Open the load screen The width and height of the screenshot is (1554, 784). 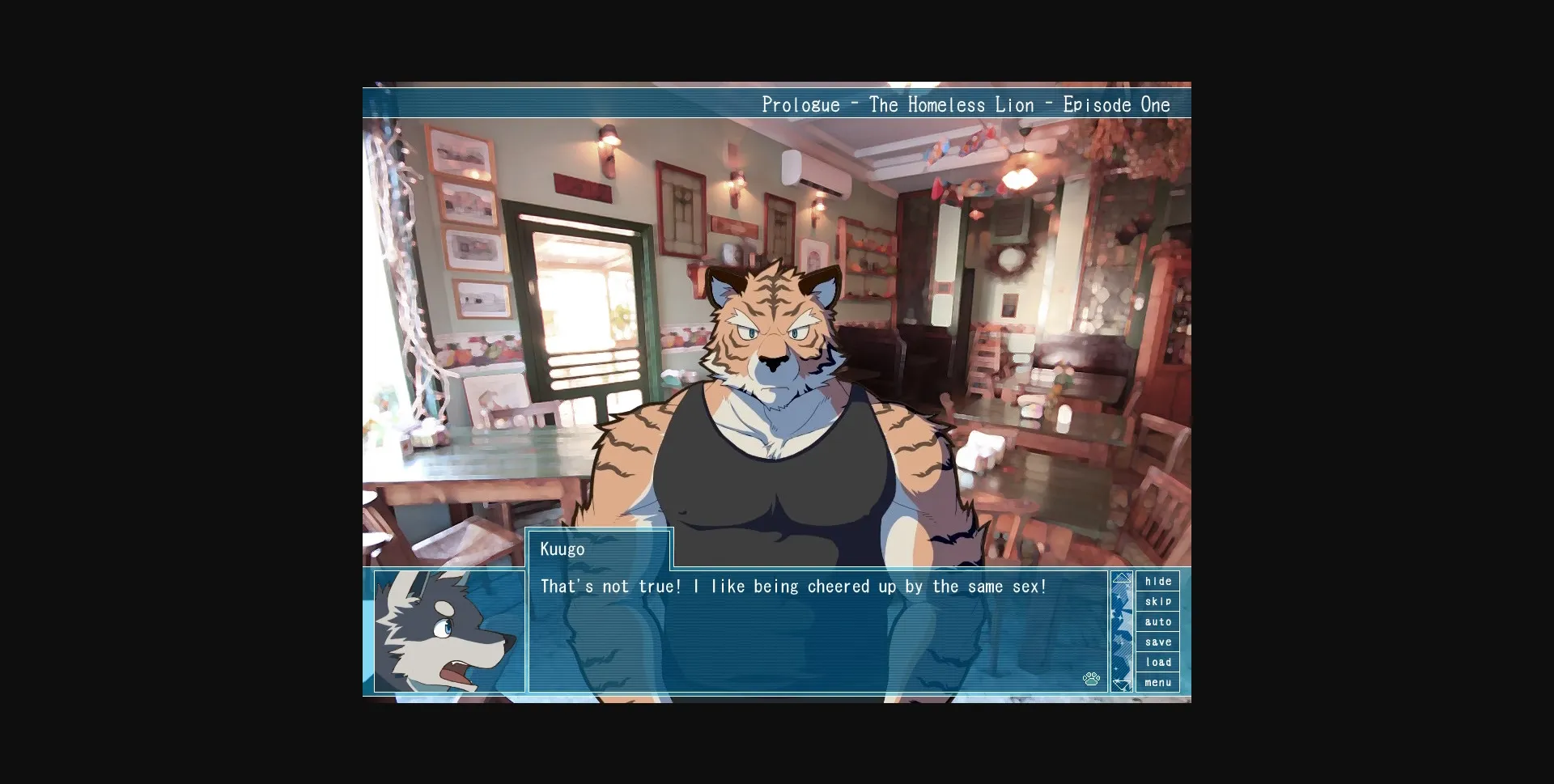1158,662
